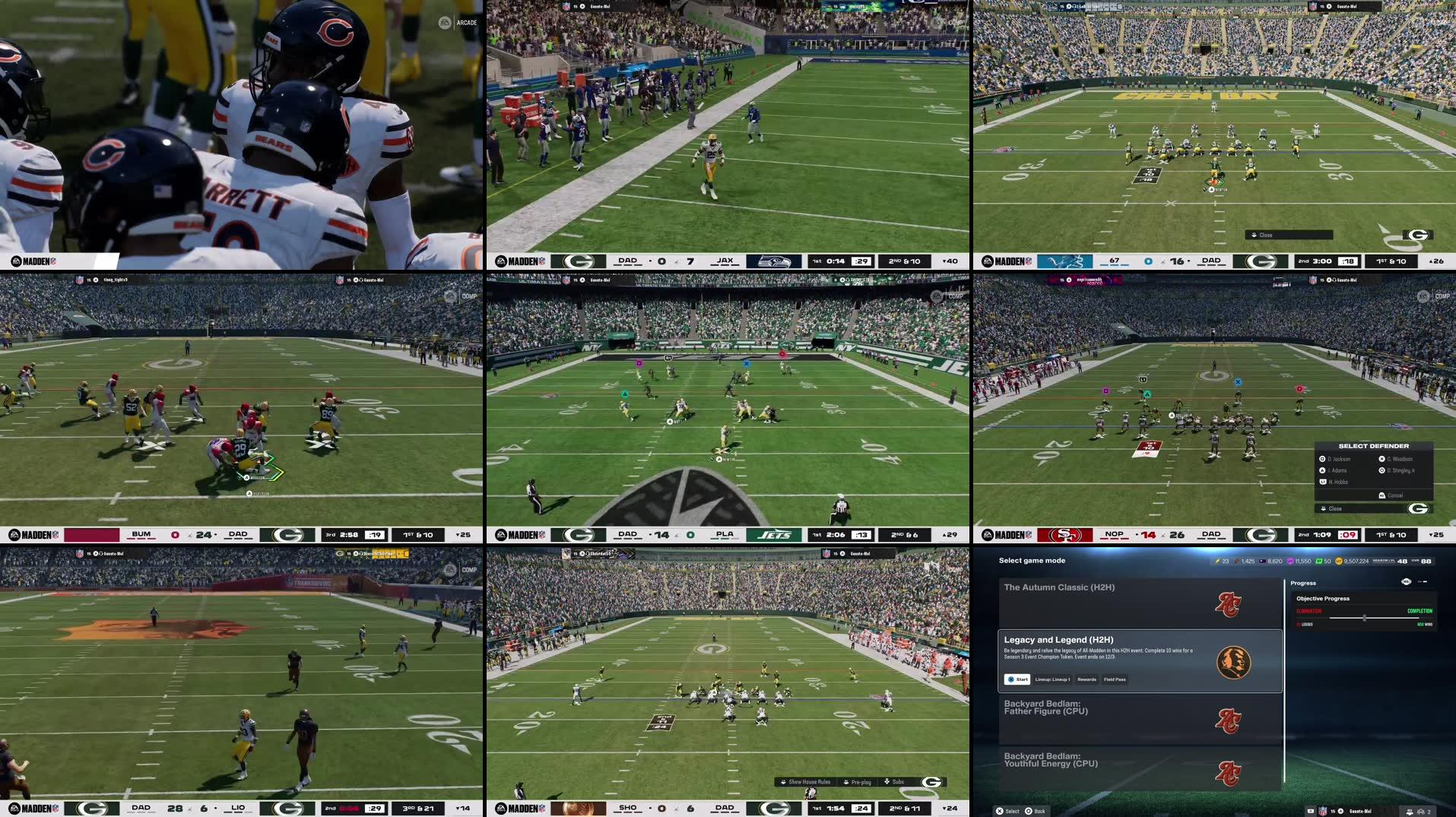
Task: Select defender N. Hobbs in the panel
Action: [x=1339, y=482]
